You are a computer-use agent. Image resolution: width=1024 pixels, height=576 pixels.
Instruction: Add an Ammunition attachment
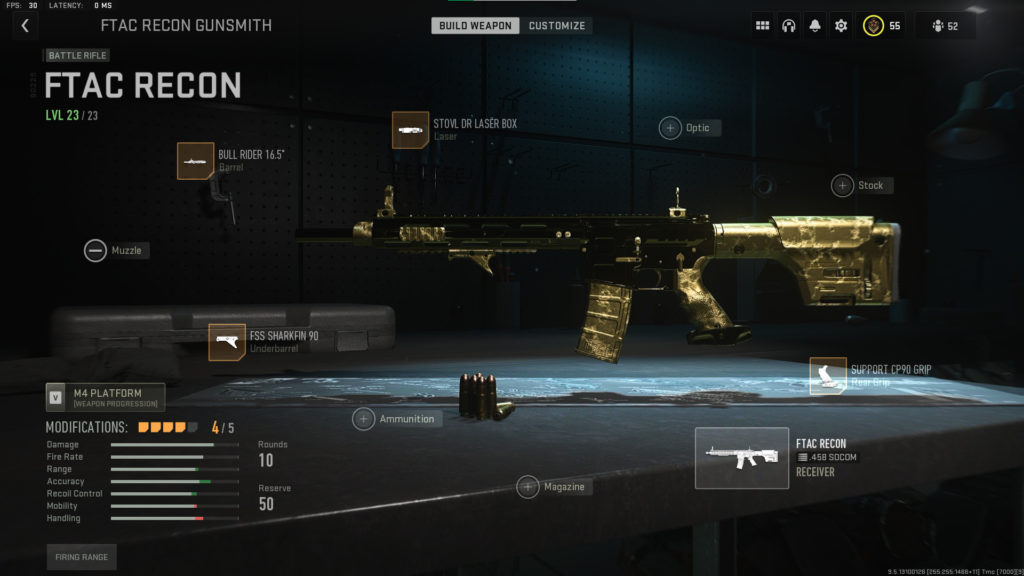click(364, 419)
